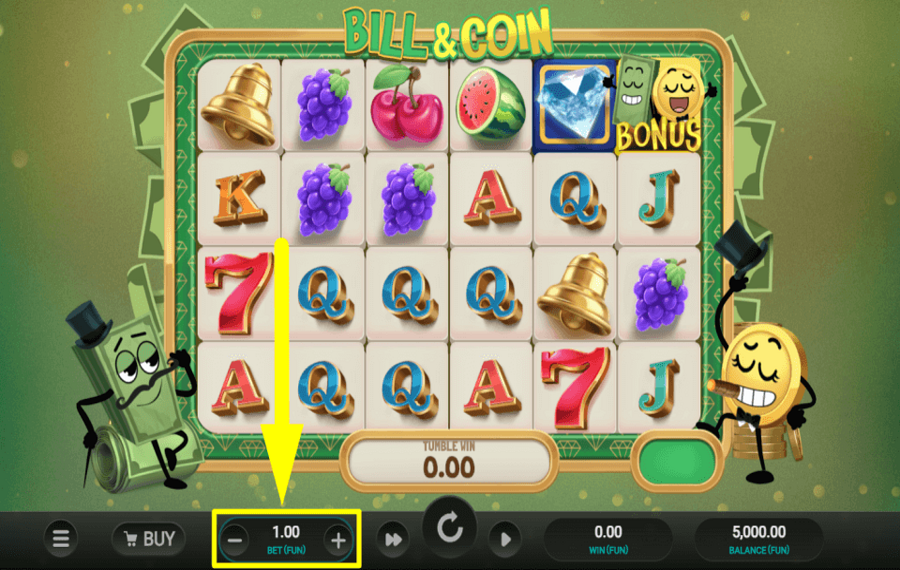Increase the bet with the plus button

click(x=338, y=541)
